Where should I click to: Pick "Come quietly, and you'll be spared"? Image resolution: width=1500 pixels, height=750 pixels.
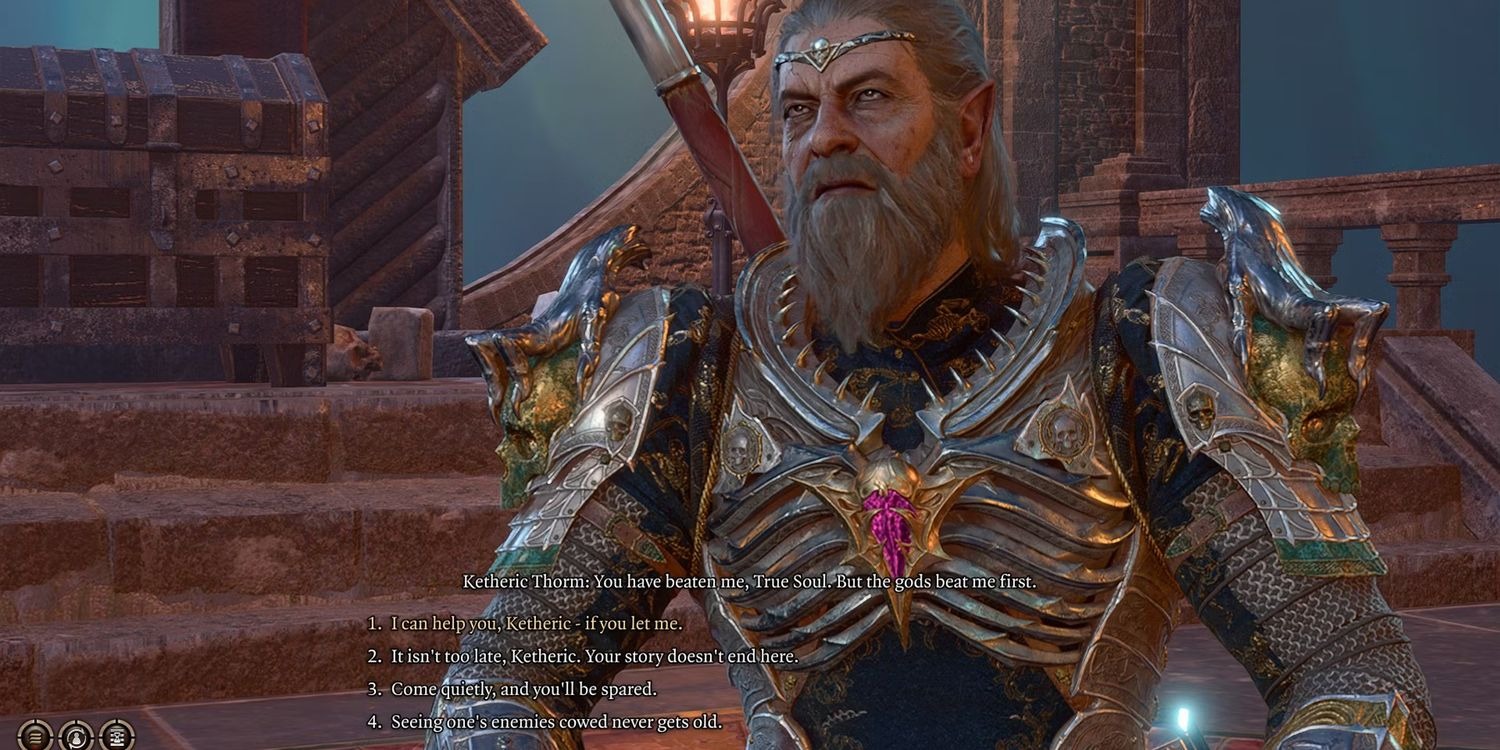[x=523, y=689]
